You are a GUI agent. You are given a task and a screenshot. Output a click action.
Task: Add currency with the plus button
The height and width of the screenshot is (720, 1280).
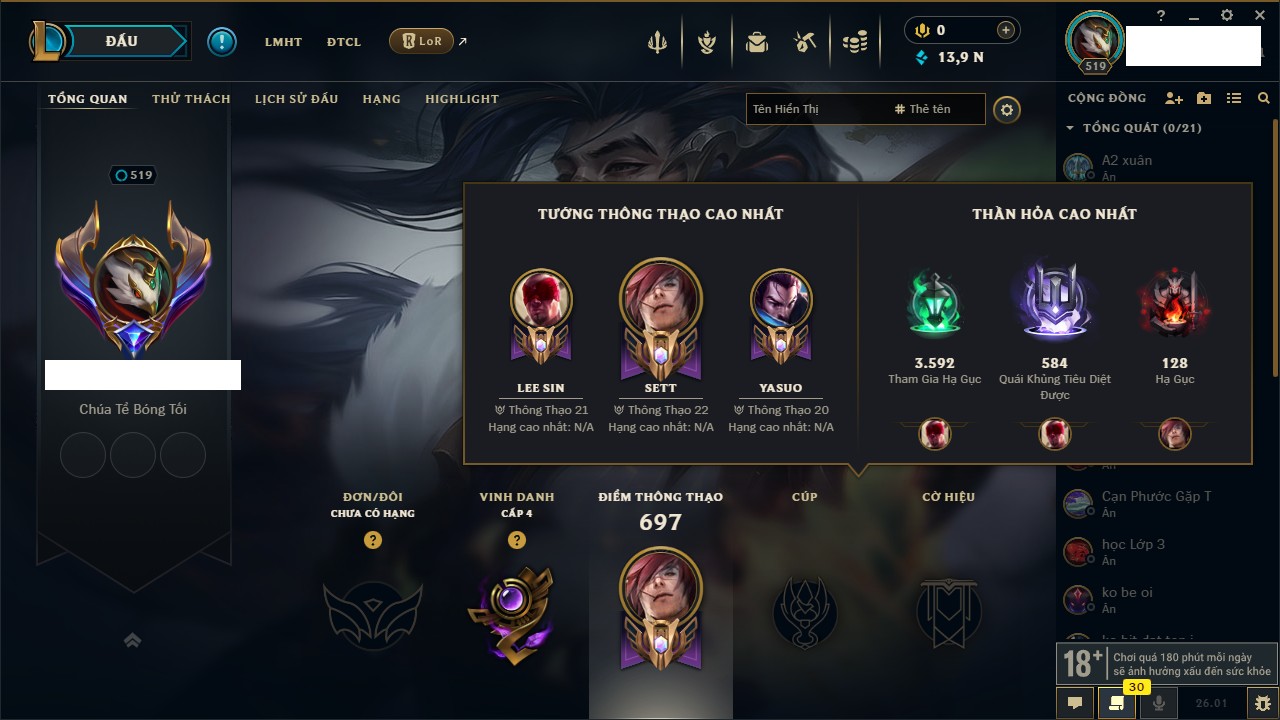point(1006,30)
